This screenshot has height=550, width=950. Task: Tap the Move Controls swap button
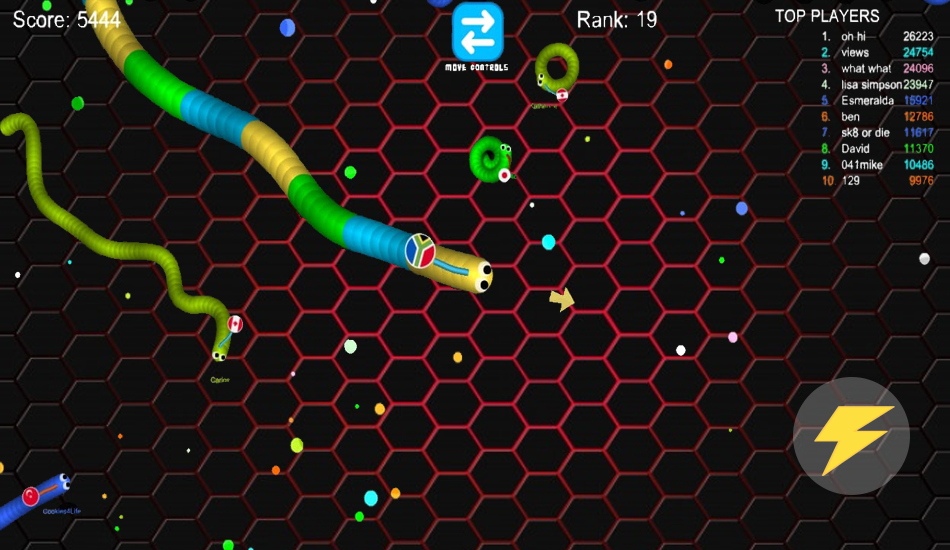click(477, 33)
